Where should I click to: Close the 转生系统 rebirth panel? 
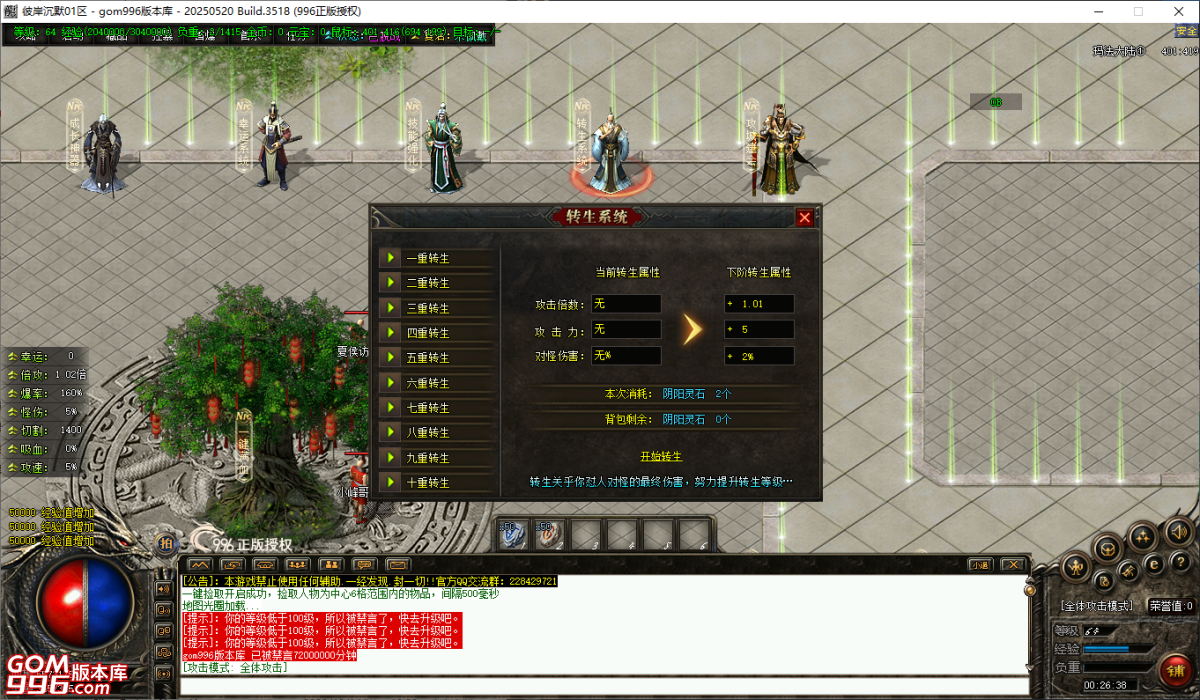point(804,217)
